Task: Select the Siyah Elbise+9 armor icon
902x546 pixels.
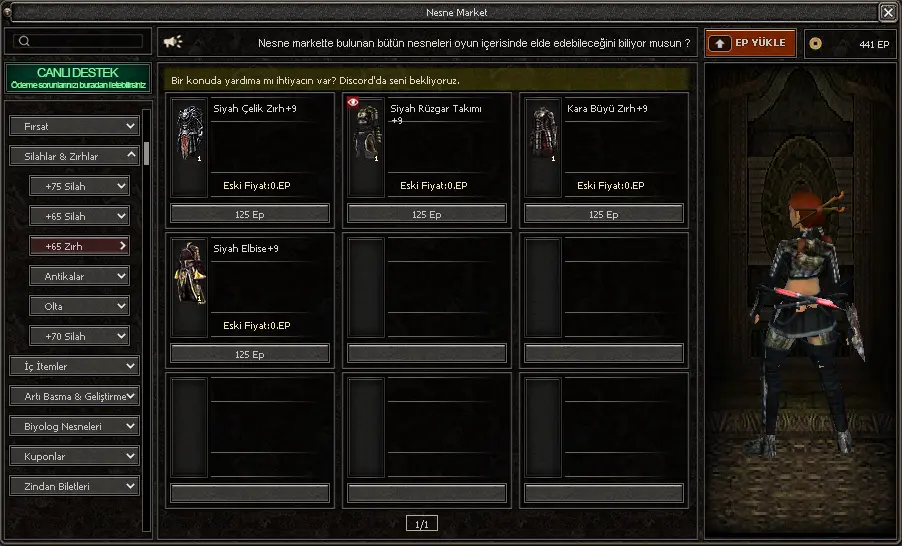Action: pos(189,273)
